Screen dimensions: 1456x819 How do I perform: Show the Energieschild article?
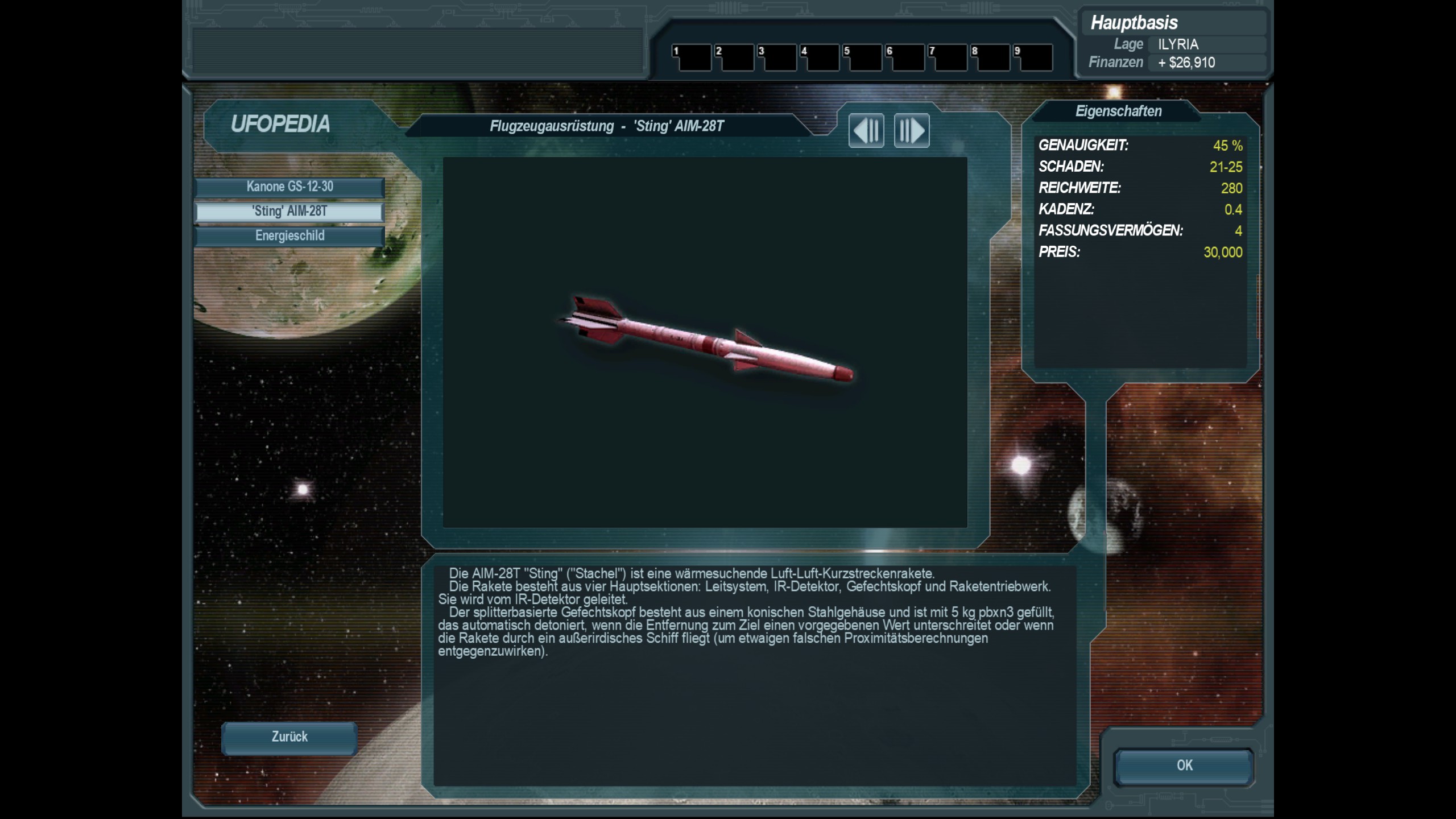(x=289, y=236)
